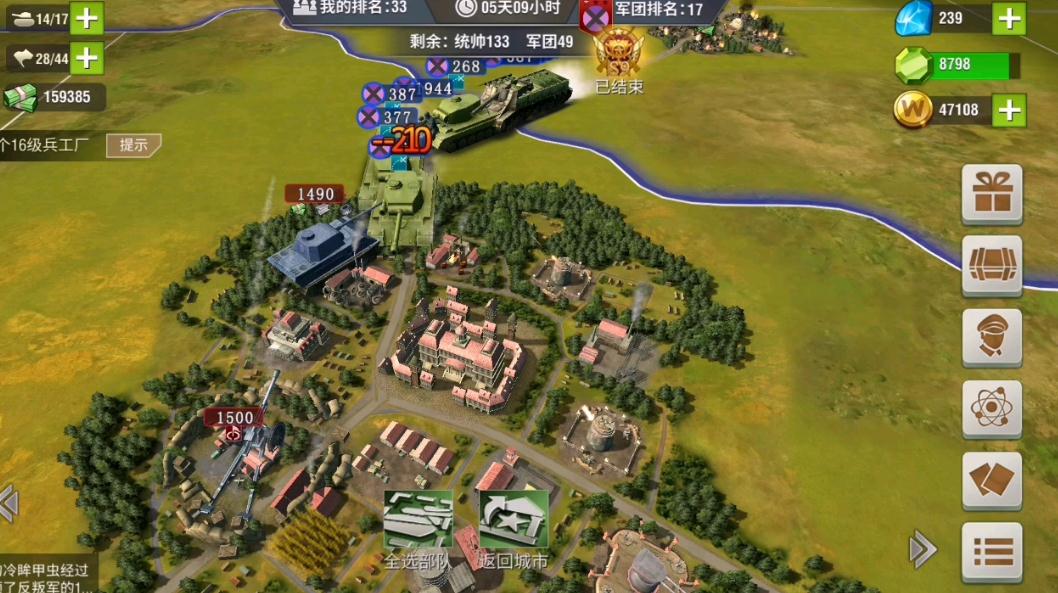Open the officer commander menu
Screen dimensions: 1058x593
[991, 337]
